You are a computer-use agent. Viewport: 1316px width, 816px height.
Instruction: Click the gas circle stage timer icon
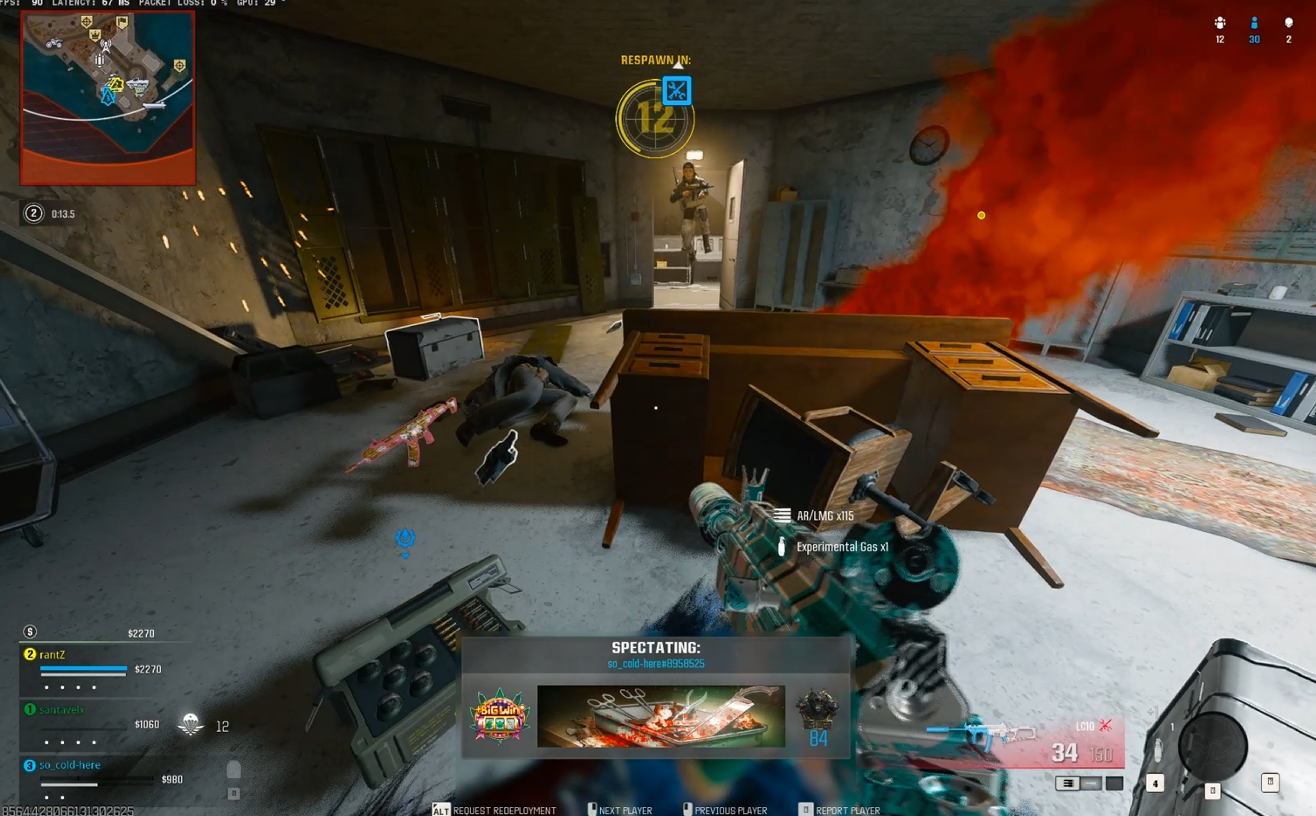click(34, 213)
